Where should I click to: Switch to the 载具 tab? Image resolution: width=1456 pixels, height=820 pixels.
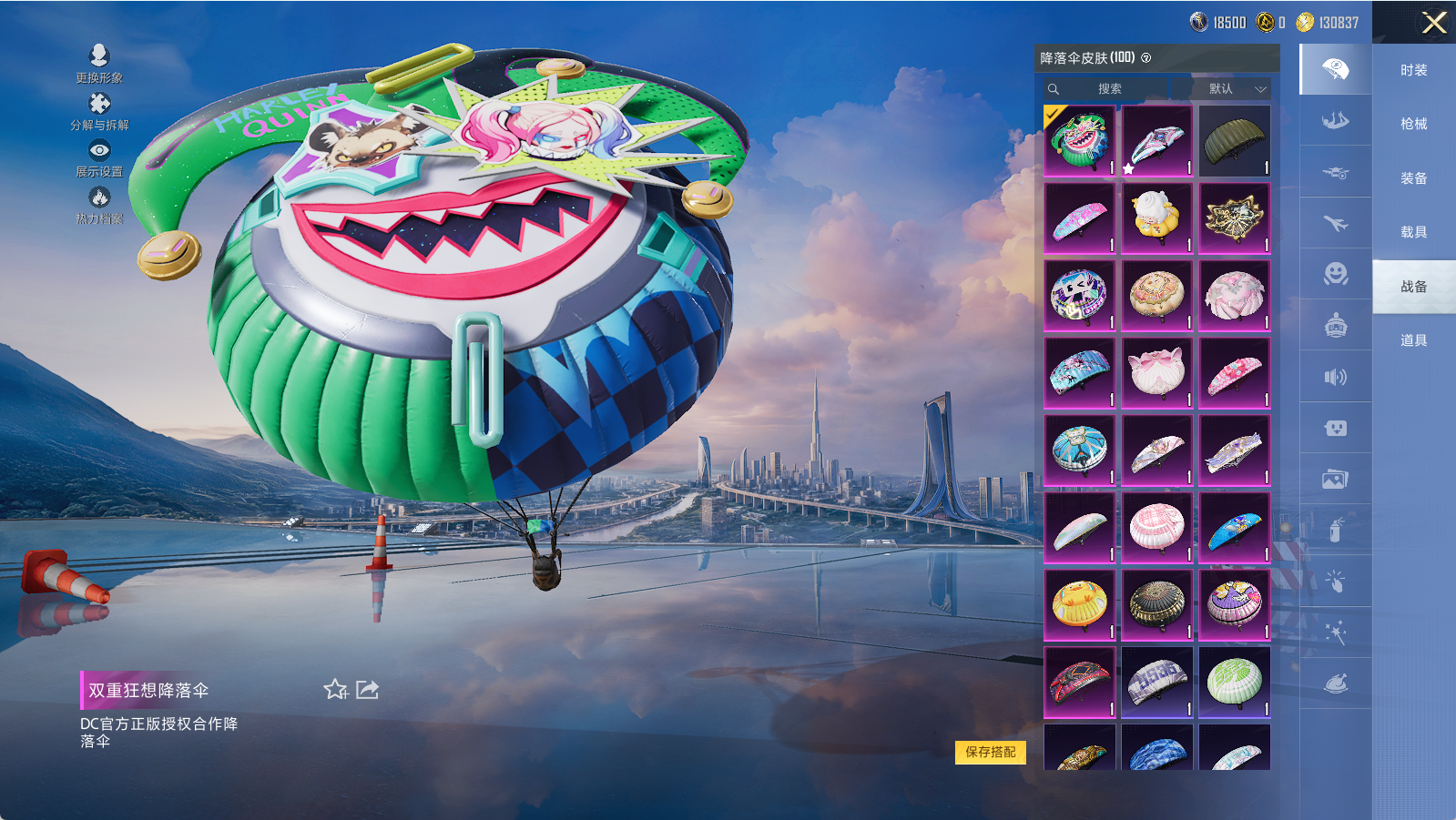(x=1413, y=232)
